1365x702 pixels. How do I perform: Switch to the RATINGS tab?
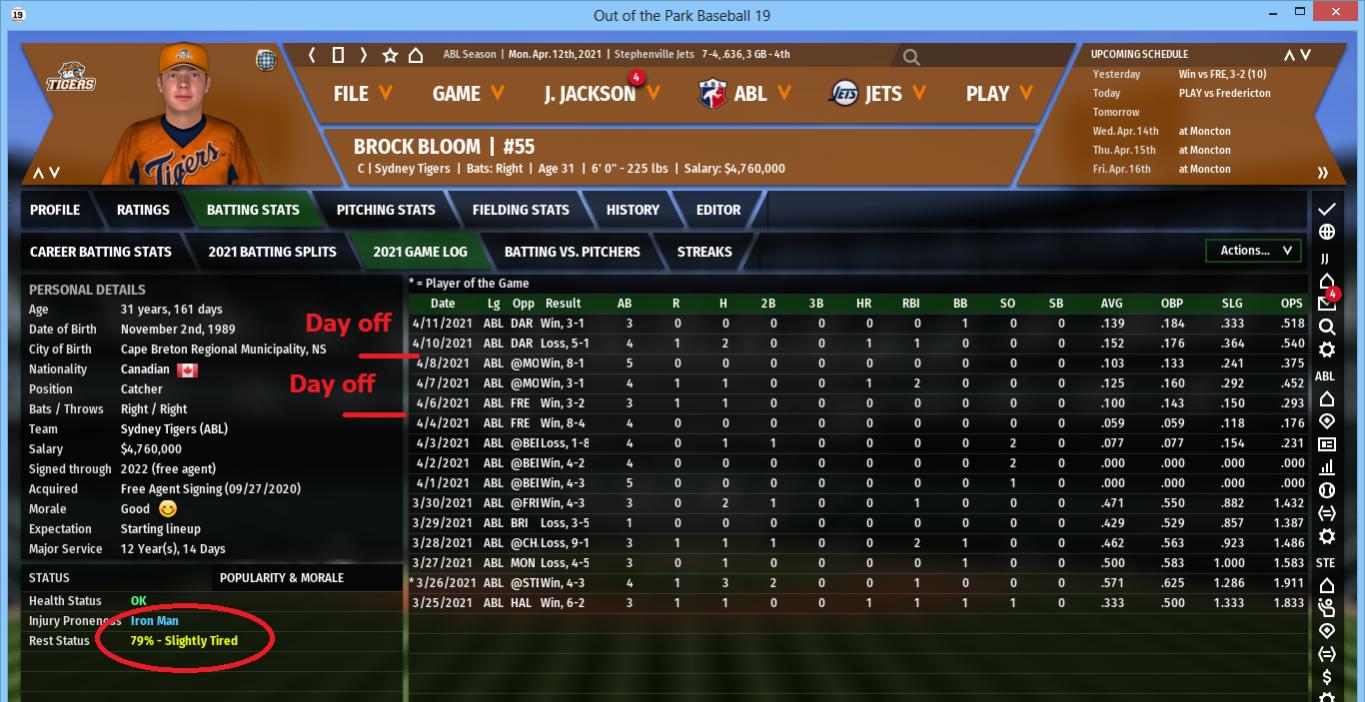(143, 210)
